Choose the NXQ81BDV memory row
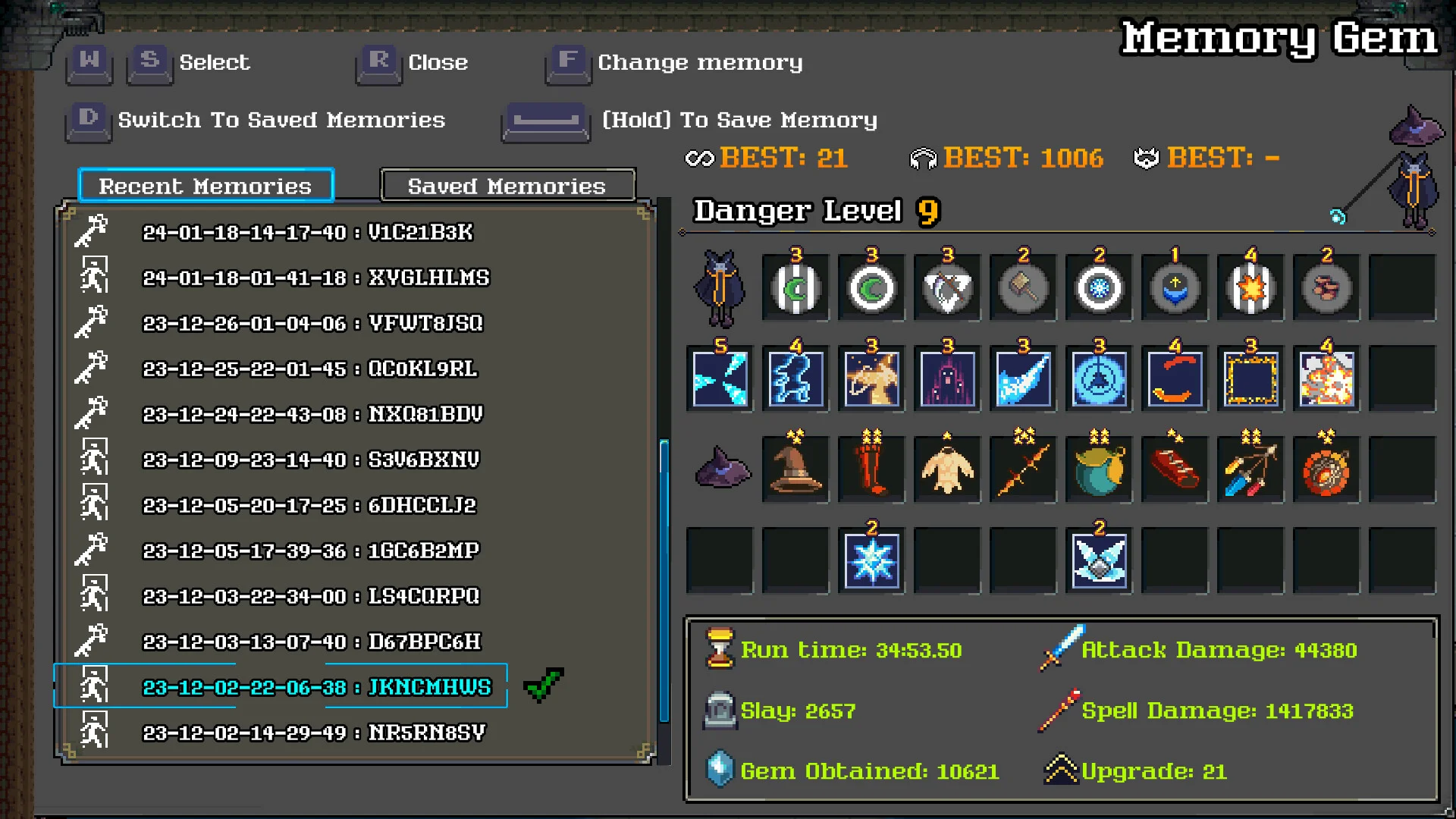Viewport: 1456px width, 819px height. [312, 414]
